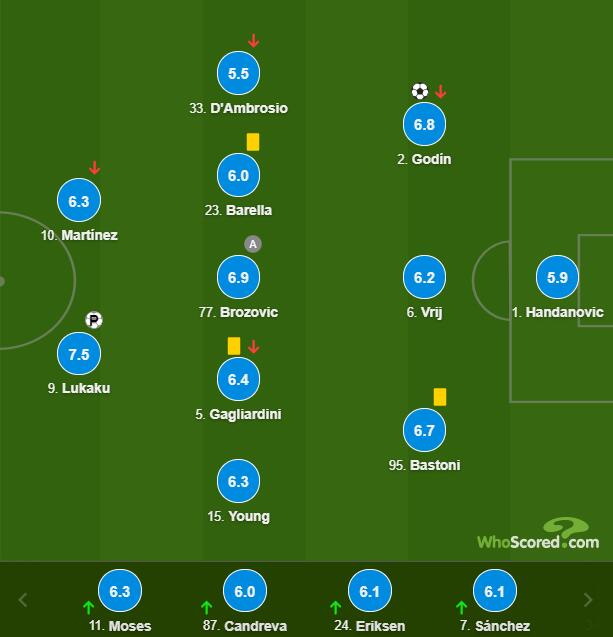Open Gagliardini's 6.4 player rating
This screenshot has width=613, height=637.
pyautogui.click(x=238, y=379)
